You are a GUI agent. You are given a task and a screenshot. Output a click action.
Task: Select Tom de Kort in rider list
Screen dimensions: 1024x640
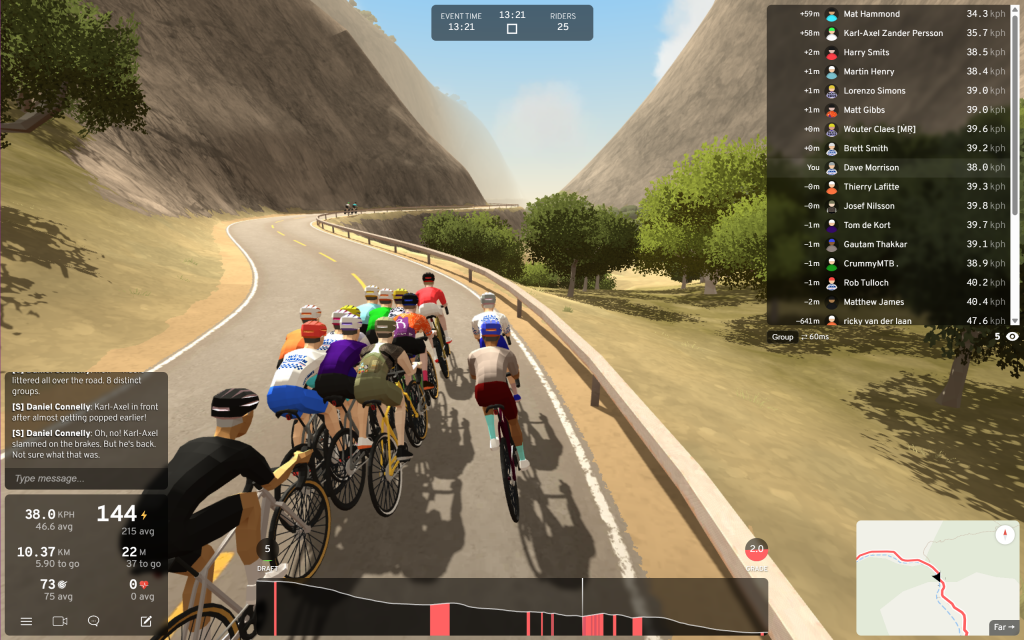[890, 225]
